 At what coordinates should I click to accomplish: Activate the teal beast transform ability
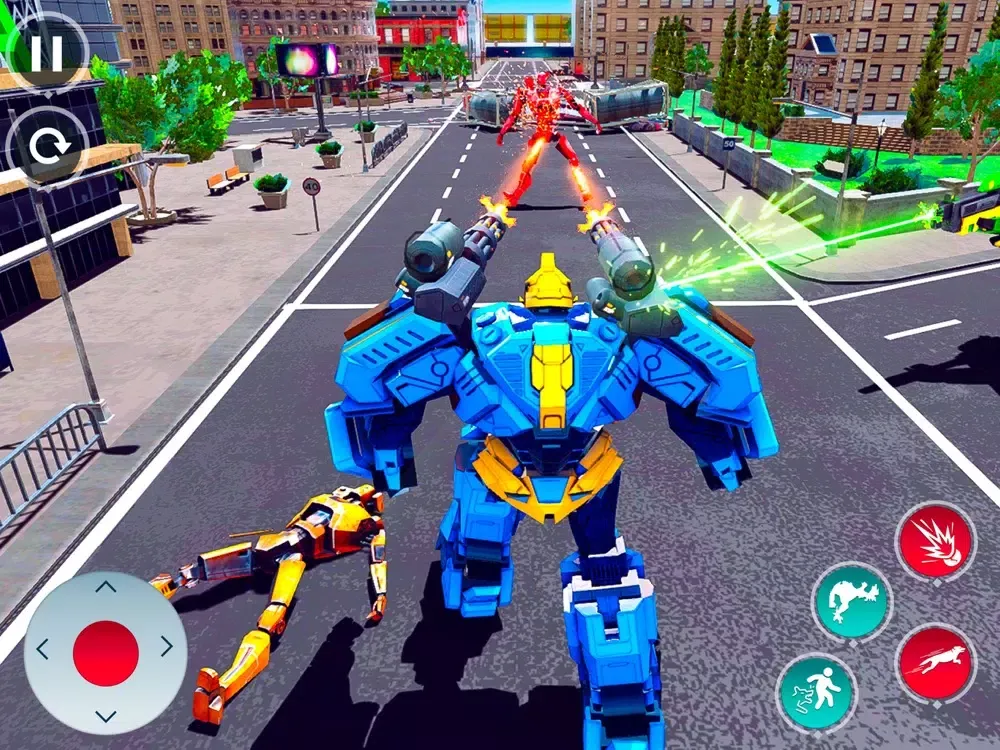pos(853,602)
